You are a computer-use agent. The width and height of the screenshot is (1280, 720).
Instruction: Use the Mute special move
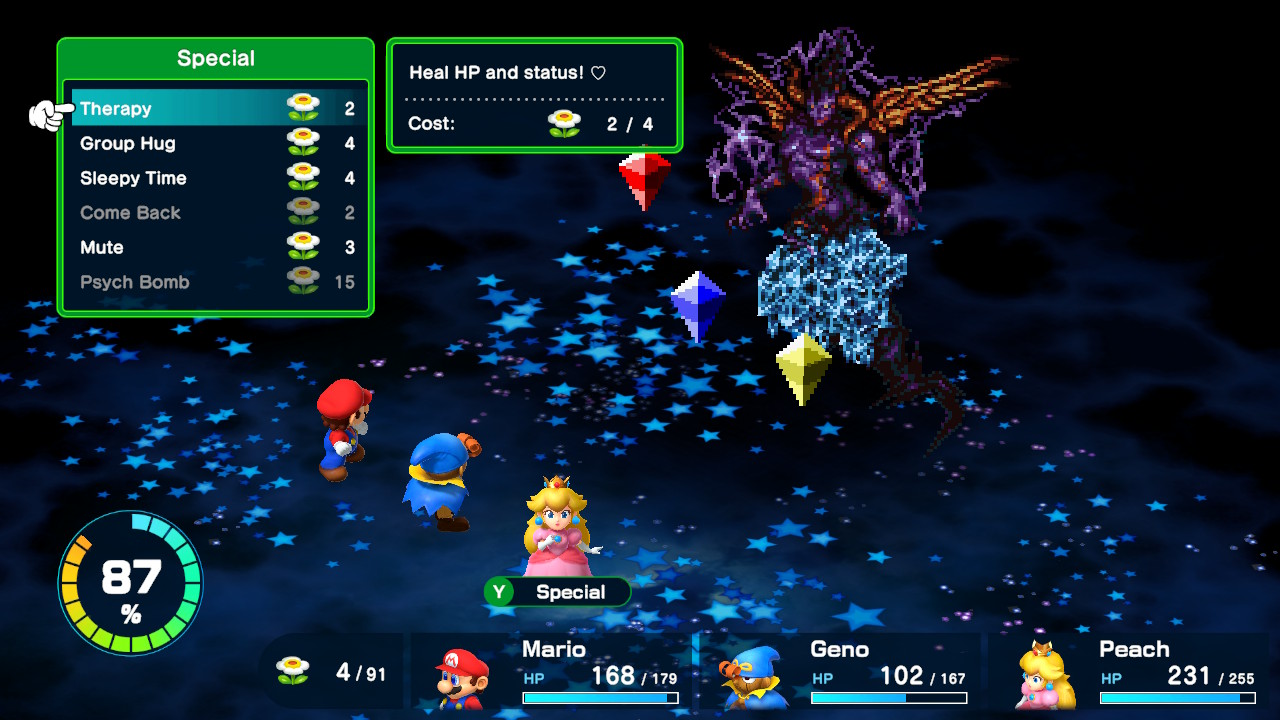pyautogui.click(x=215, y=247)
